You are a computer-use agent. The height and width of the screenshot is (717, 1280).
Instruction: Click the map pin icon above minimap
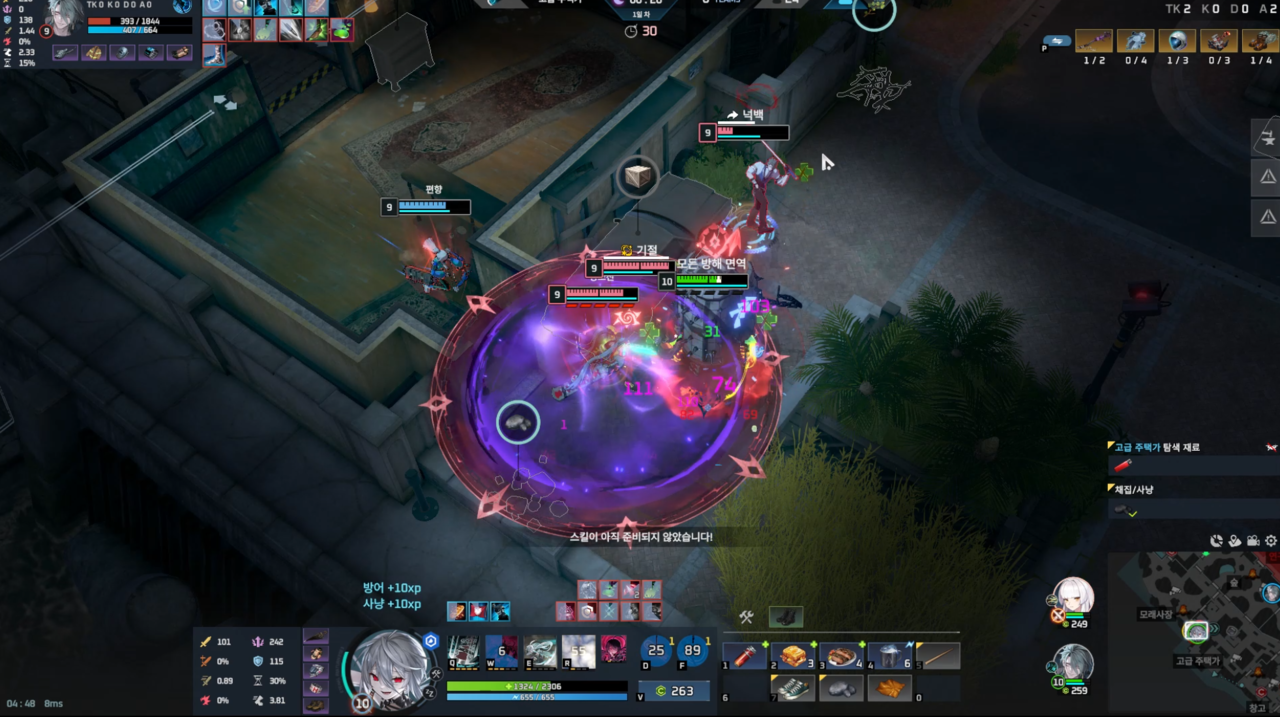tap(1235, 541)
